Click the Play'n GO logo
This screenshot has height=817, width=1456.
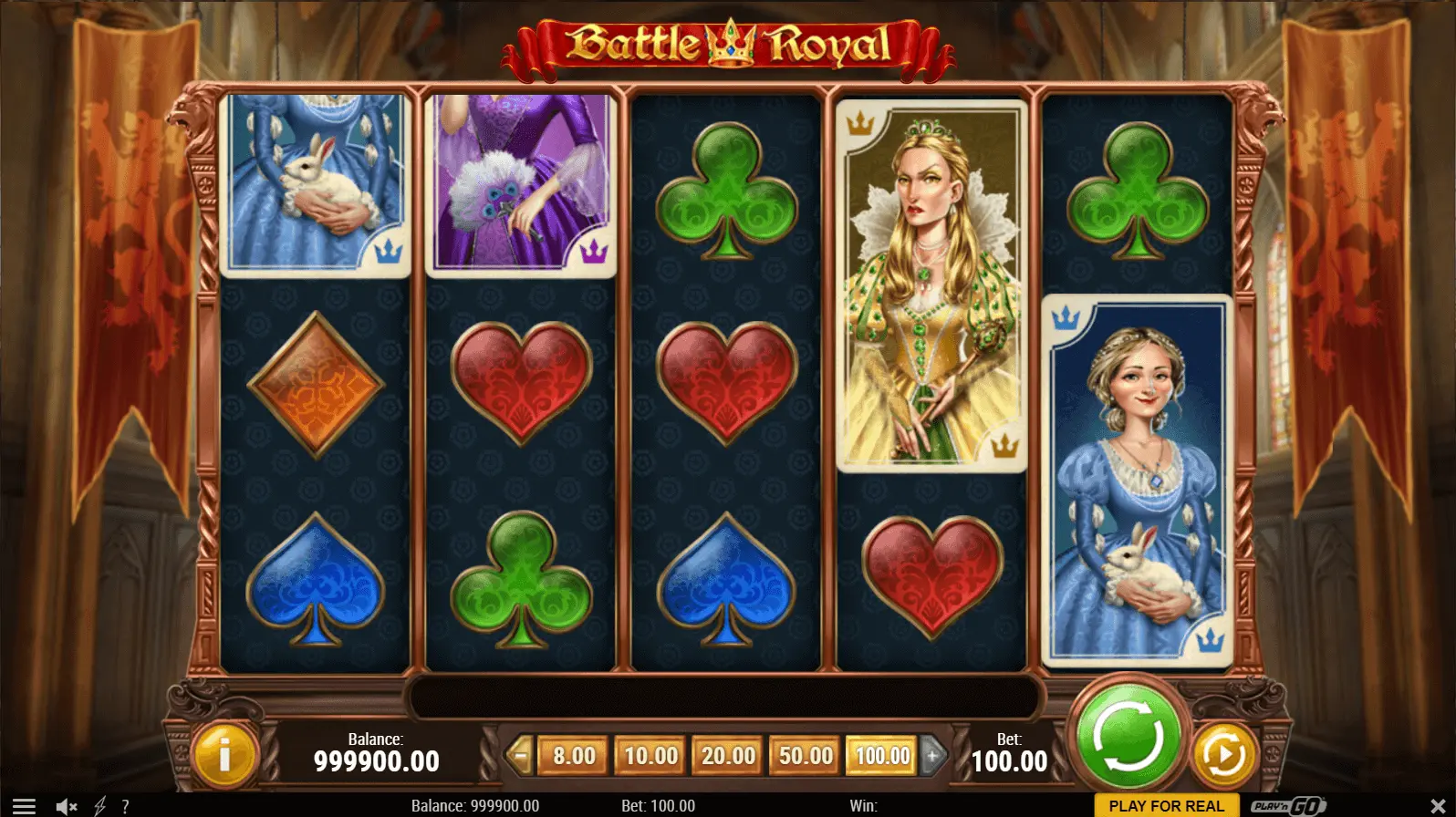click(x=1288, y=806)
